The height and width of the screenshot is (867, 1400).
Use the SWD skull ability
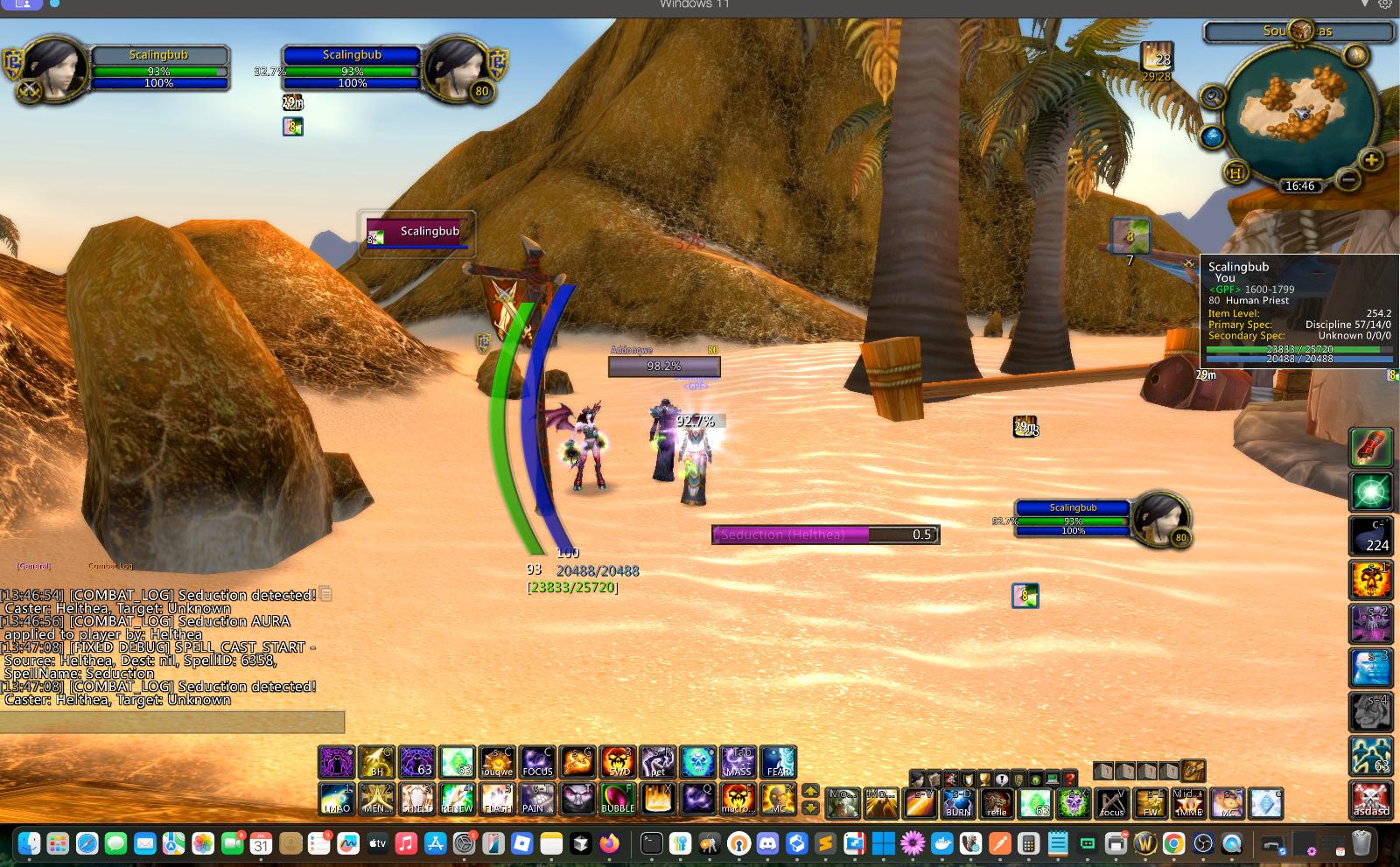pyautogui.click(x=618, y=762)
